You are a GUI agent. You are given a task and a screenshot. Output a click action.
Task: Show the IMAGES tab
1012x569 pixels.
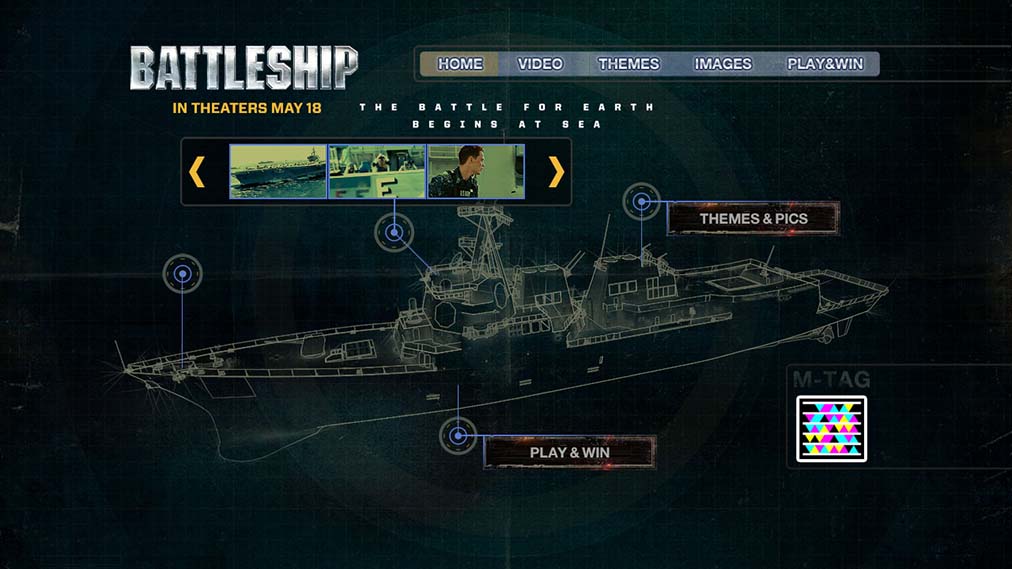[723, 64]
